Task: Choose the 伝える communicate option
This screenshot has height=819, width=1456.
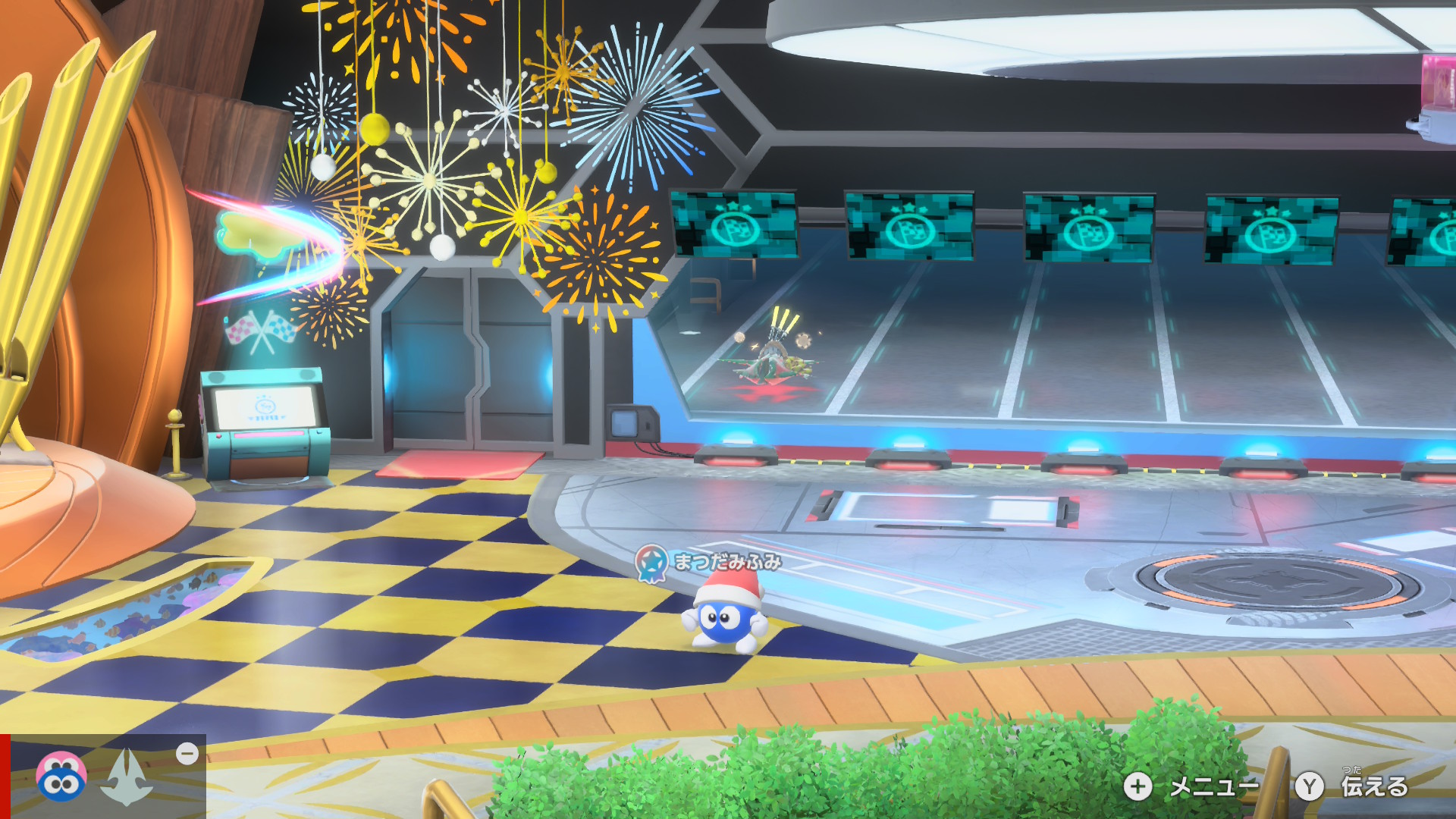Action: point(1373,786)
